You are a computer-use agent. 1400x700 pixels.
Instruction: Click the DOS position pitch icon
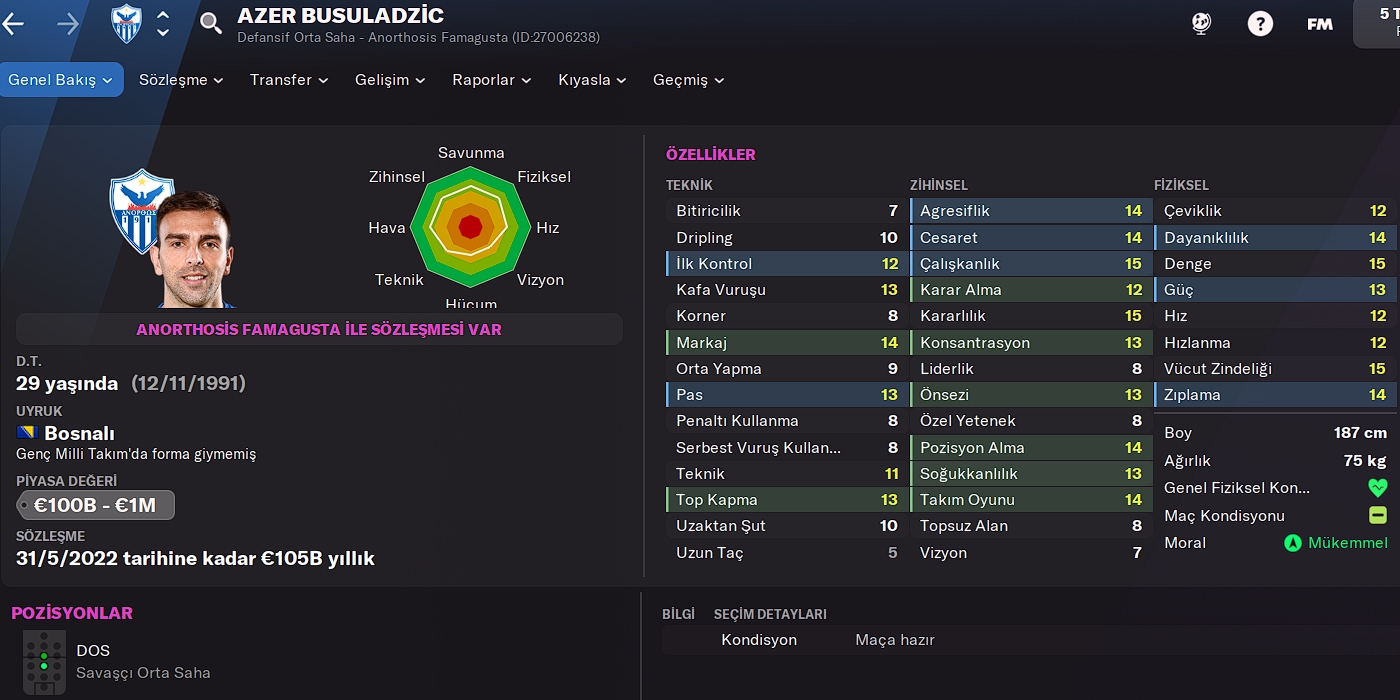click(x=44, y=662)
